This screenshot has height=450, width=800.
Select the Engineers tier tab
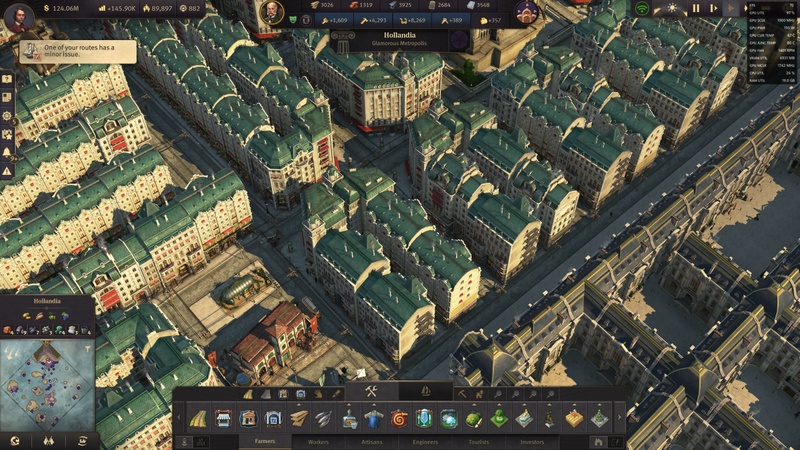point(425,441)
